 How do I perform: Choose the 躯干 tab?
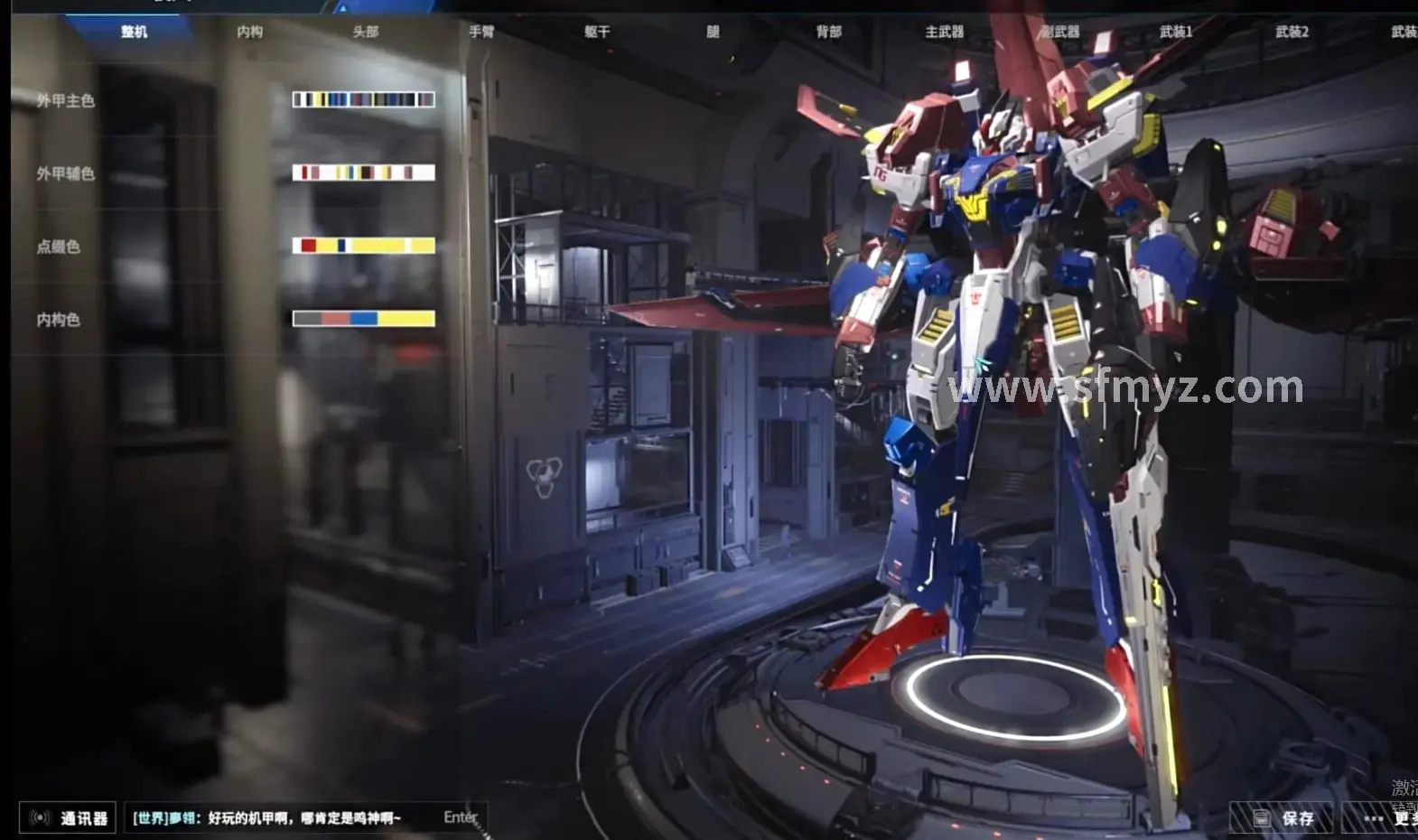[x=597, y=32]
